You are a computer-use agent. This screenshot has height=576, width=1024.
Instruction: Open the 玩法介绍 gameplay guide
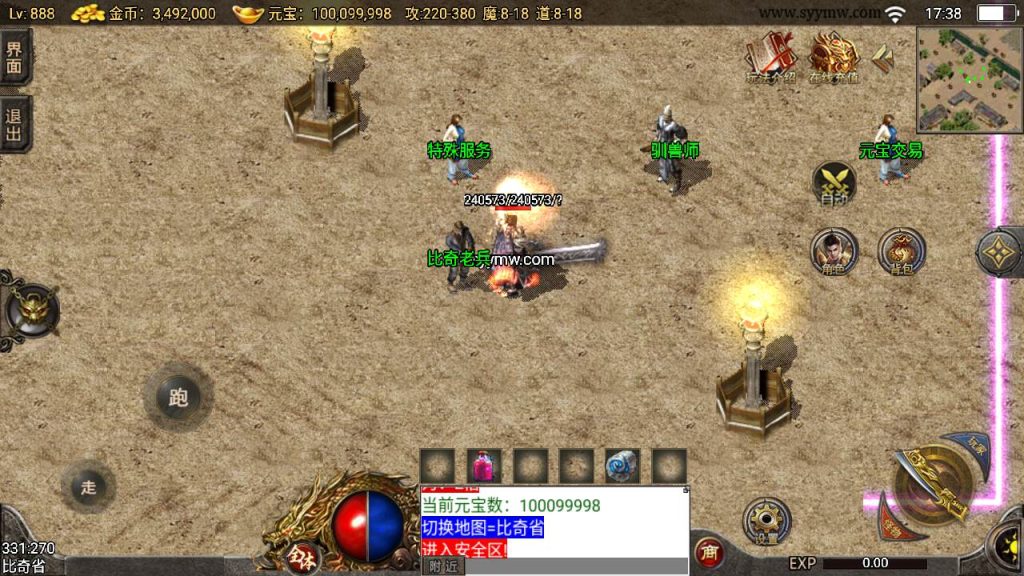tap(770, 55)
